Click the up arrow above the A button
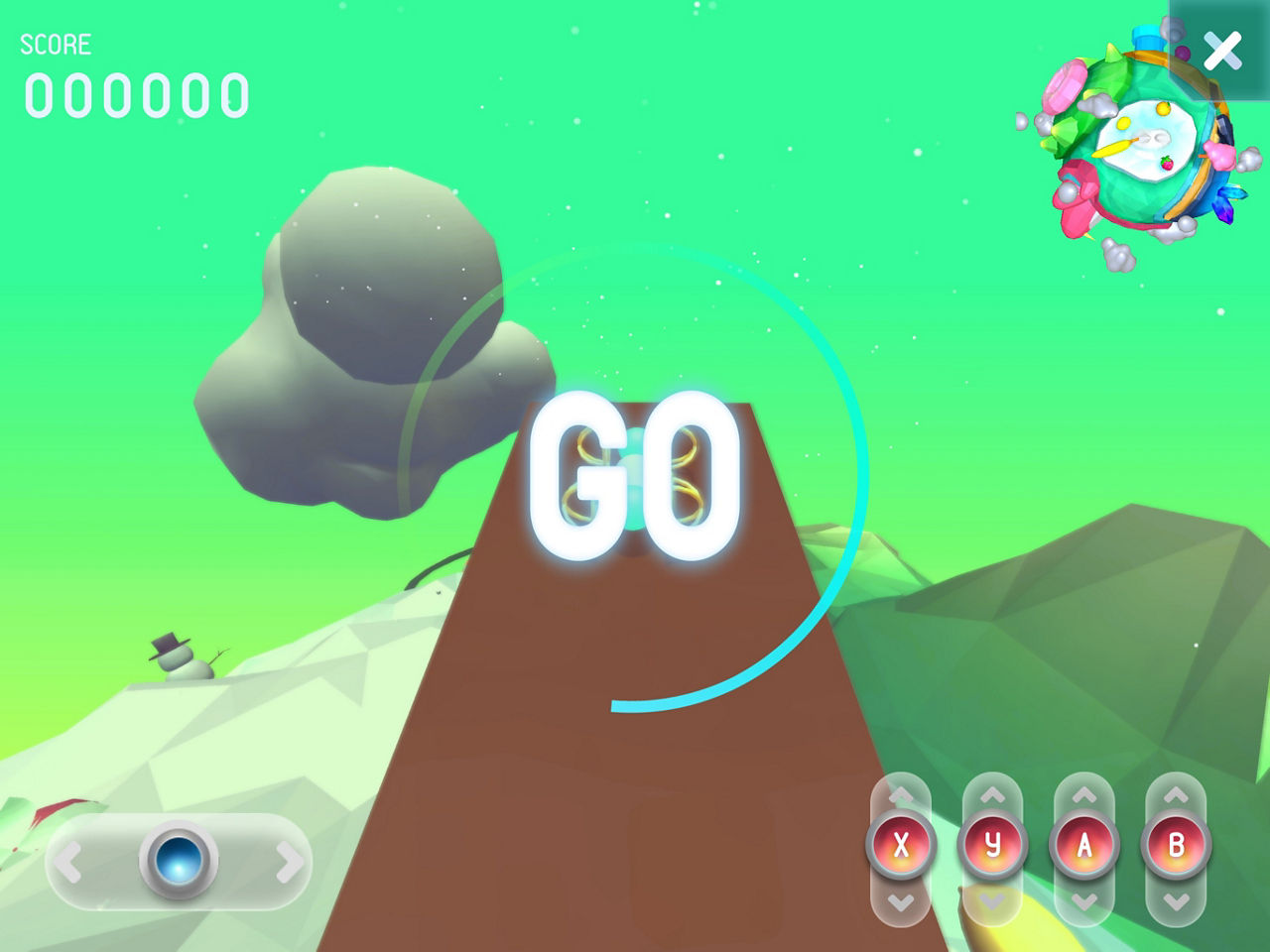 tap(1084, 795)
